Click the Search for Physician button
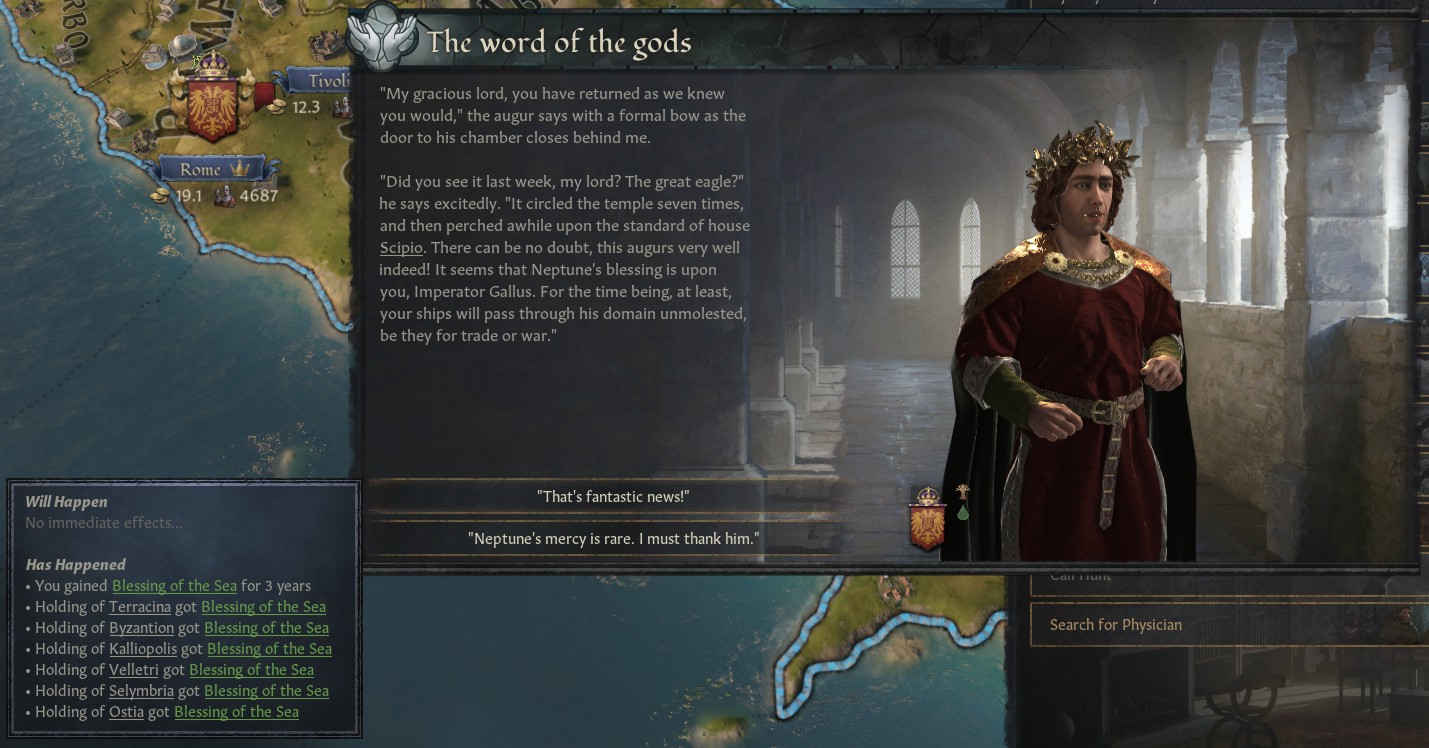The height and width of the screenshot is (748, 1429). (x=1115, y=625)
